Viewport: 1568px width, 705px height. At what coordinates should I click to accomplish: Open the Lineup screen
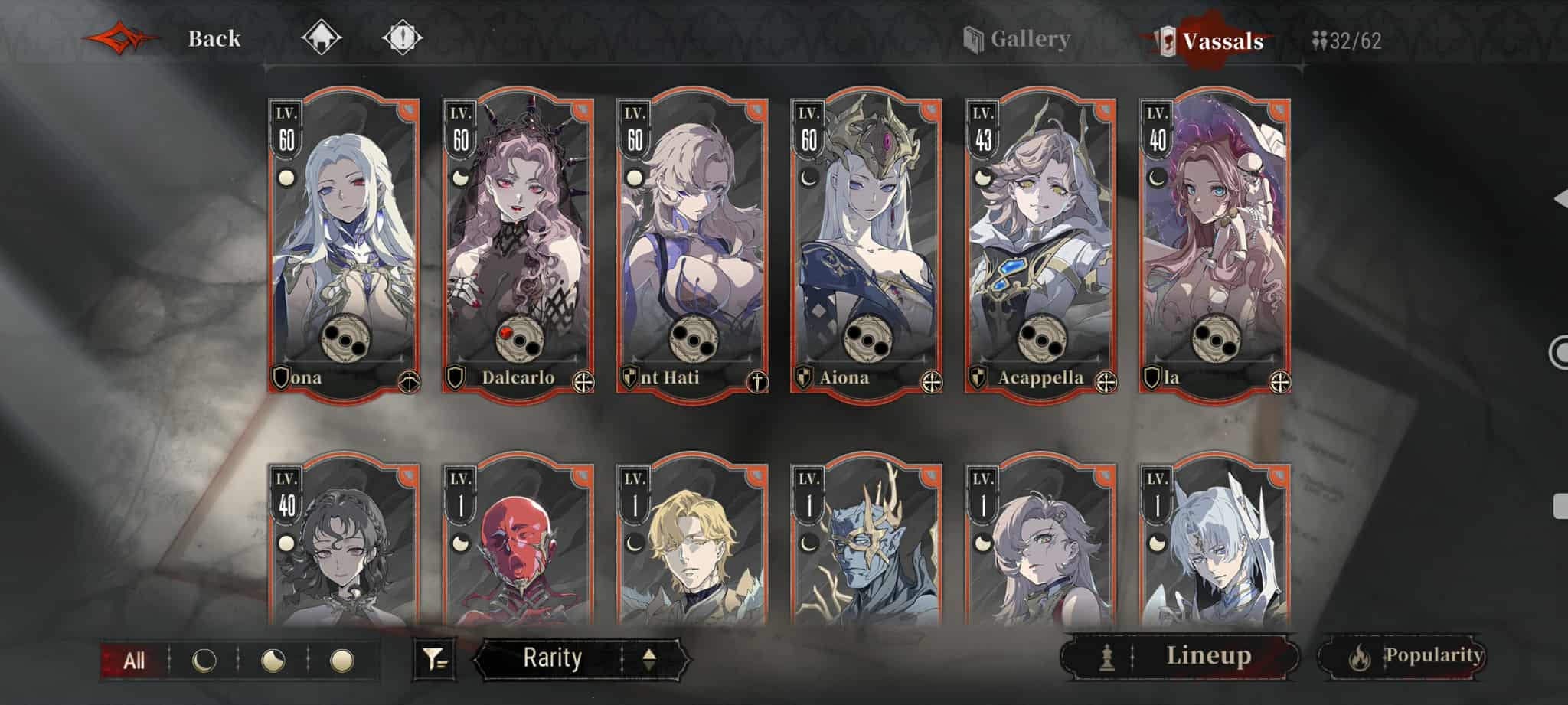1180,656
